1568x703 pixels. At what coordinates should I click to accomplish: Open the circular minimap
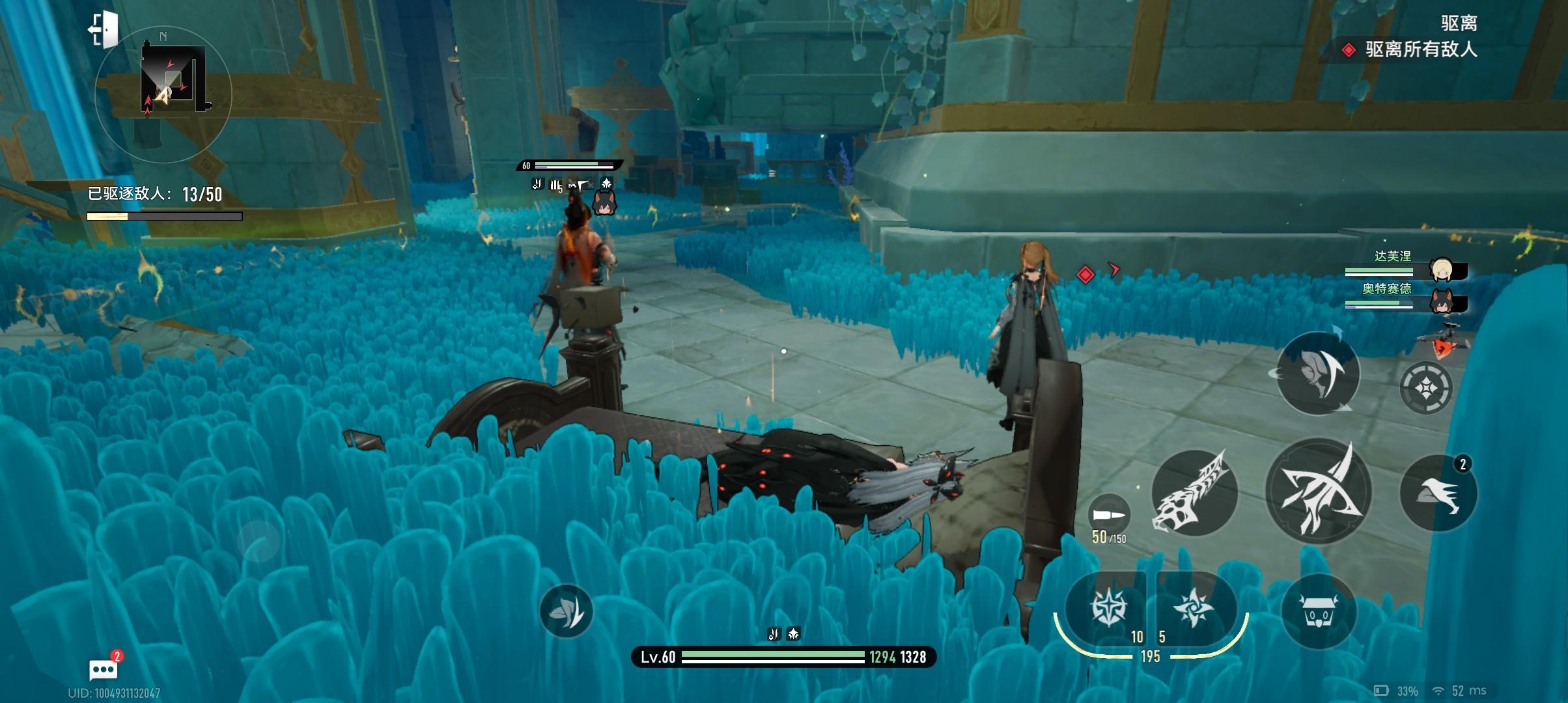(163, 94)
